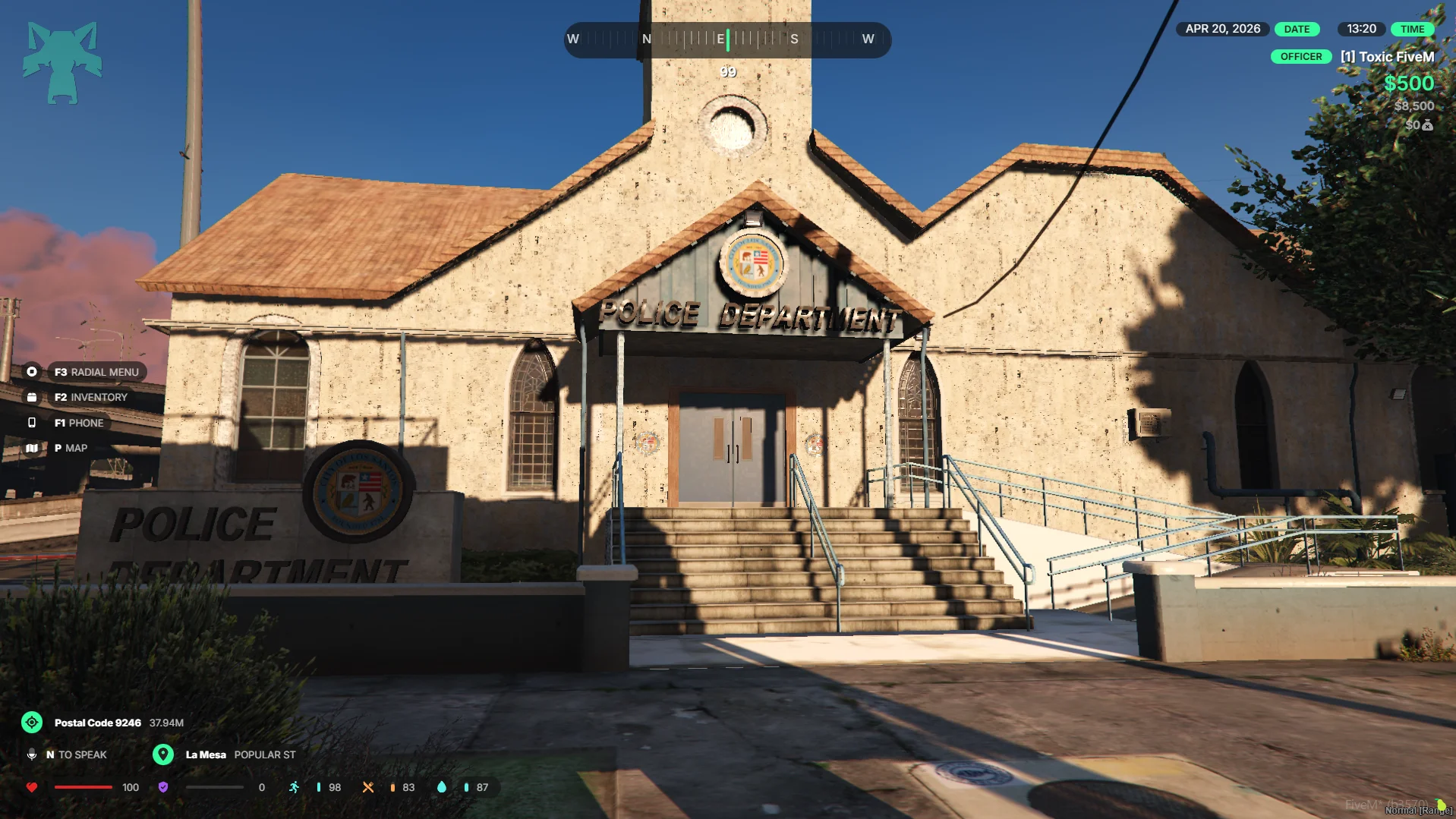This screenshot has height=819, width=1456.
Task: Click the green OFFICER job badge
Action: click(x=1301, y=57)
